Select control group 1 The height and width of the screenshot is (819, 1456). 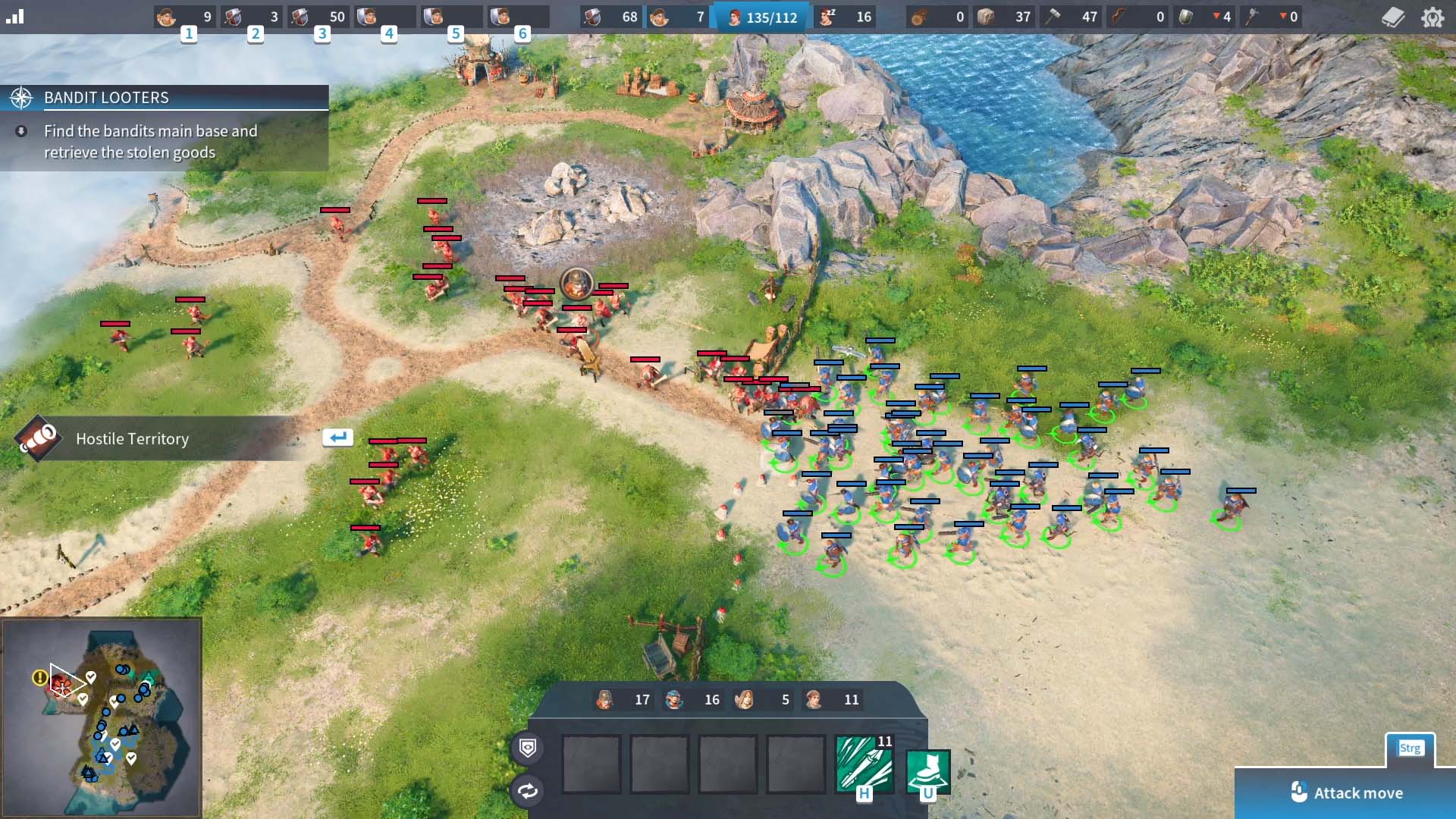186,17
